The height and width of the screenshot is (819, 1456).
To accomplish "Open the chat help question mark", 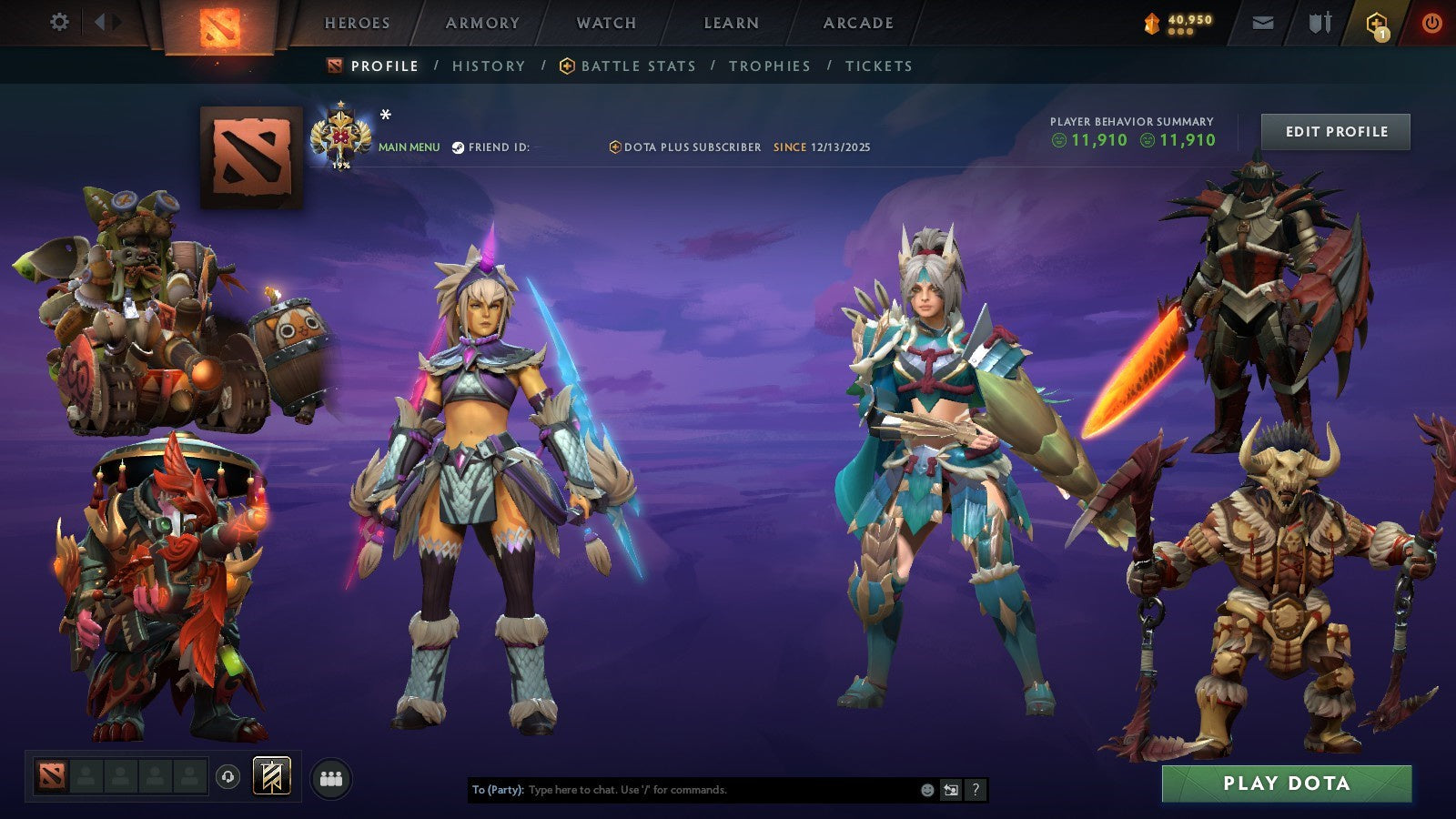I will pos(974,790).
